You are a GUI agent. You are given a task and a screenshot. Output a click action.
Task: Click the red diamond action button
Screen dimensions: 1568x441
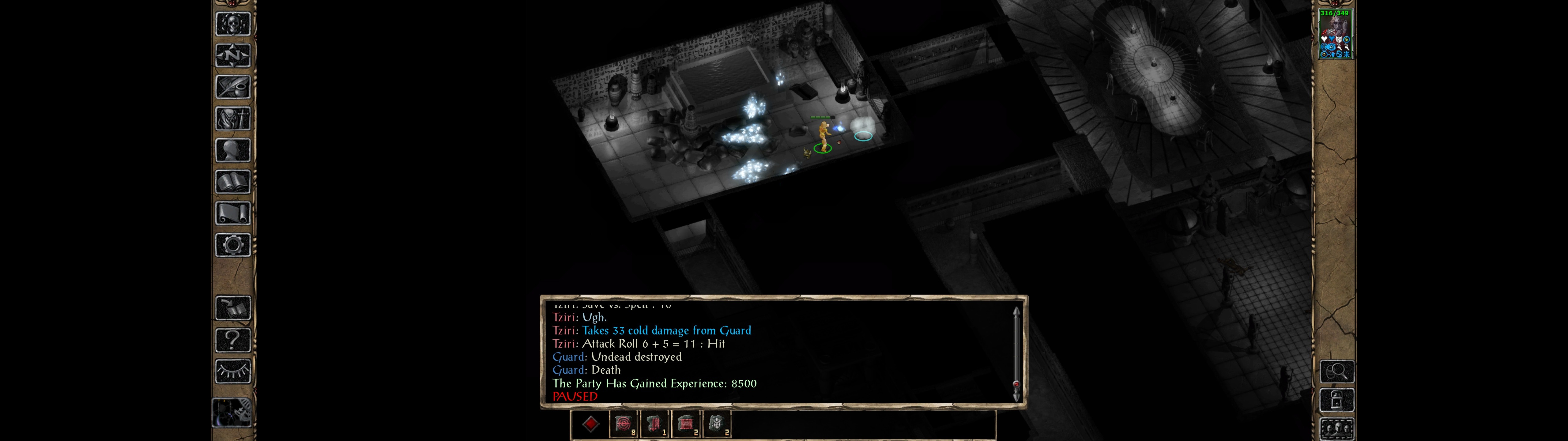[x=590, y=424]
